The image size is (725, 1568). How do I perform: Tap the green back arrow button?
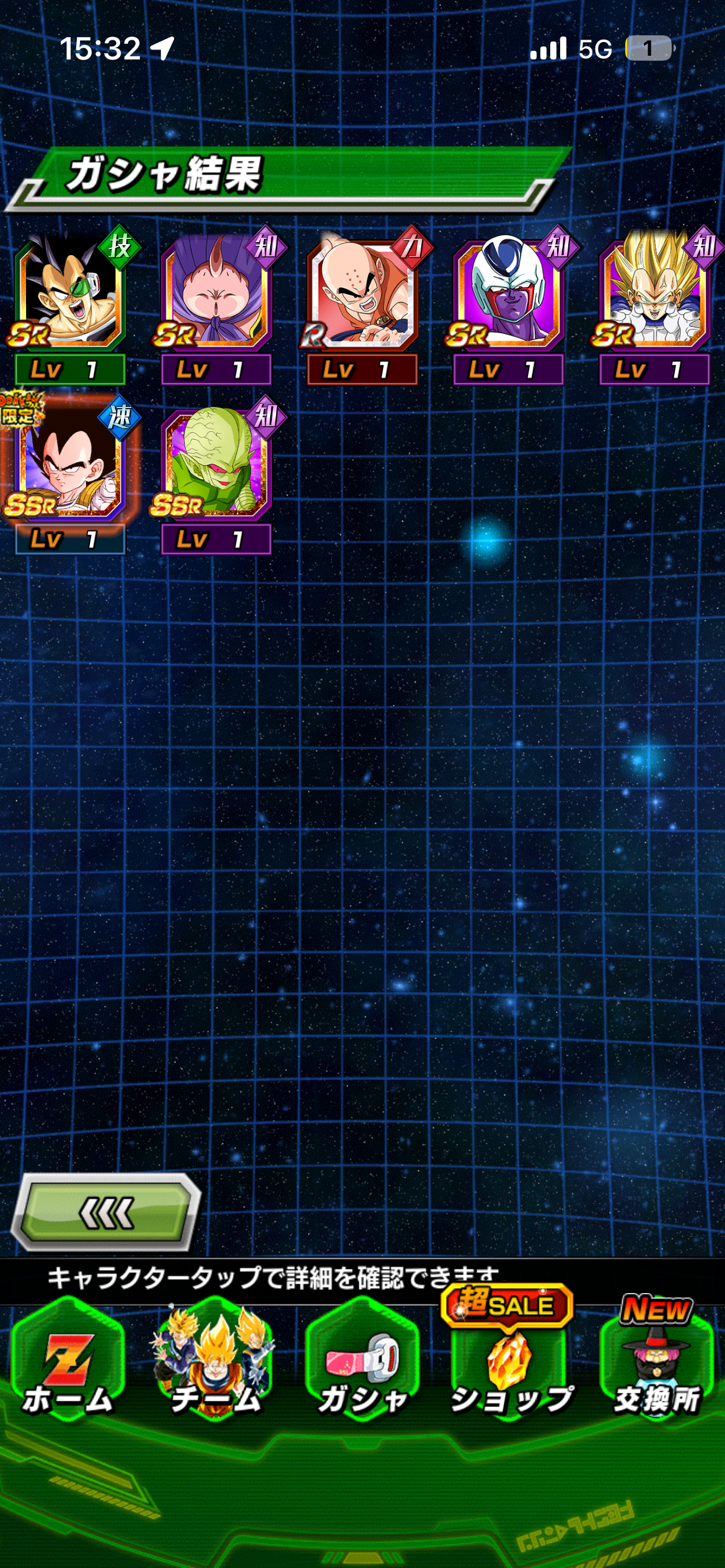(x=106, y=1212)
